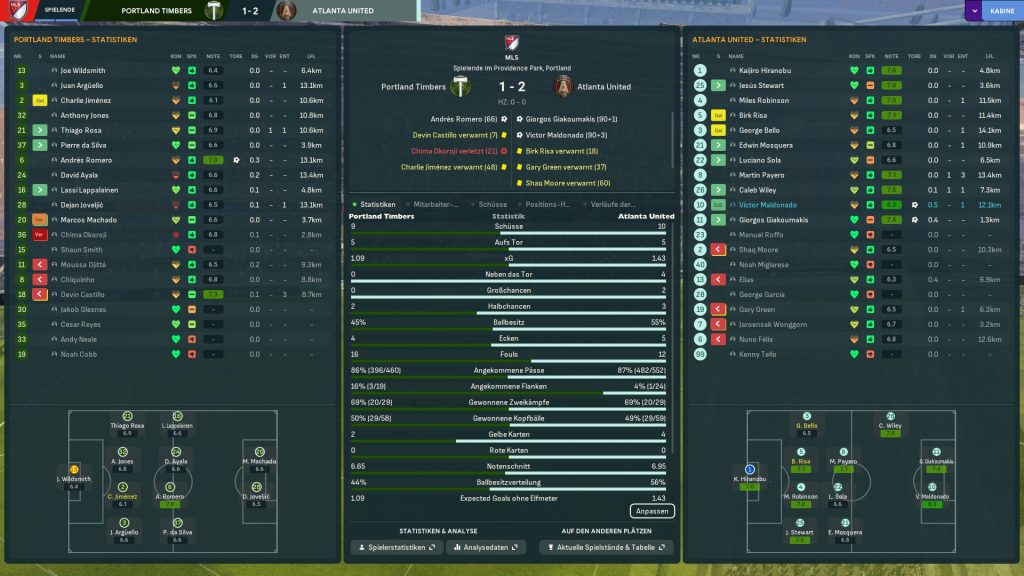
Task: Click Devin Castillo in the Portland list
Action: (x=84, y=294)
